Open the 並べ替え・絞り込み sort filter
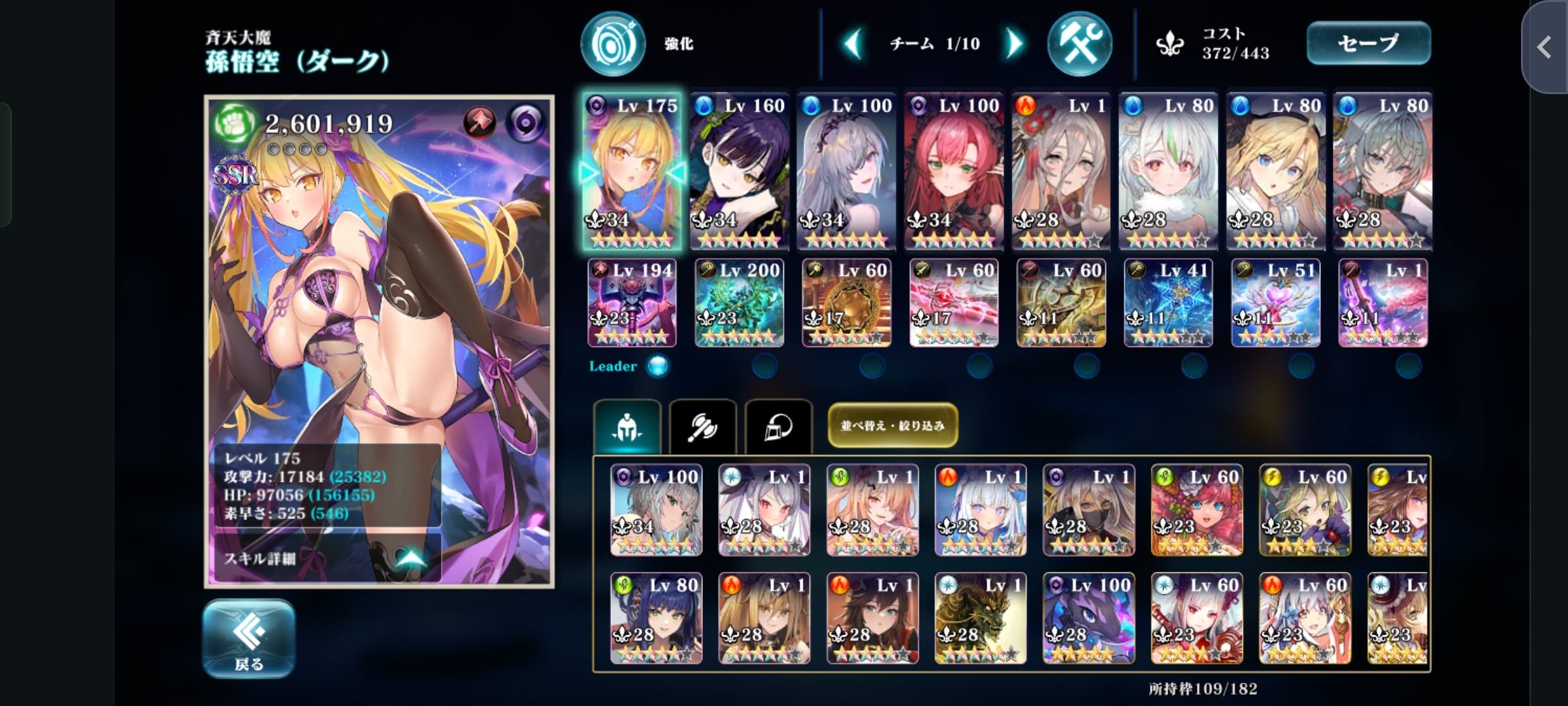 tap(892, 426)
